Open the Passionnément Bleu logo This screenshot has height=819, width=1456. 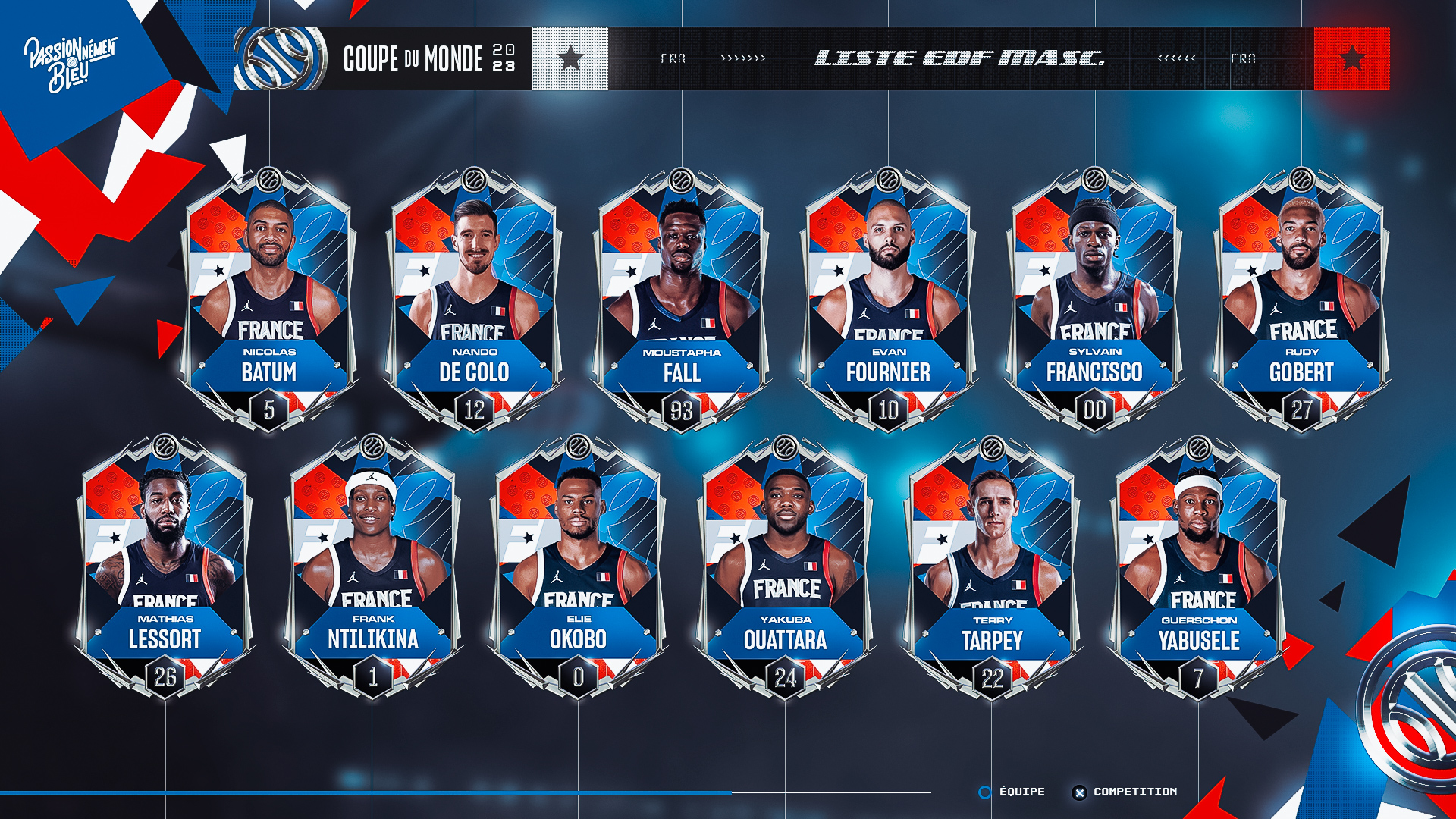click(70, 63)
